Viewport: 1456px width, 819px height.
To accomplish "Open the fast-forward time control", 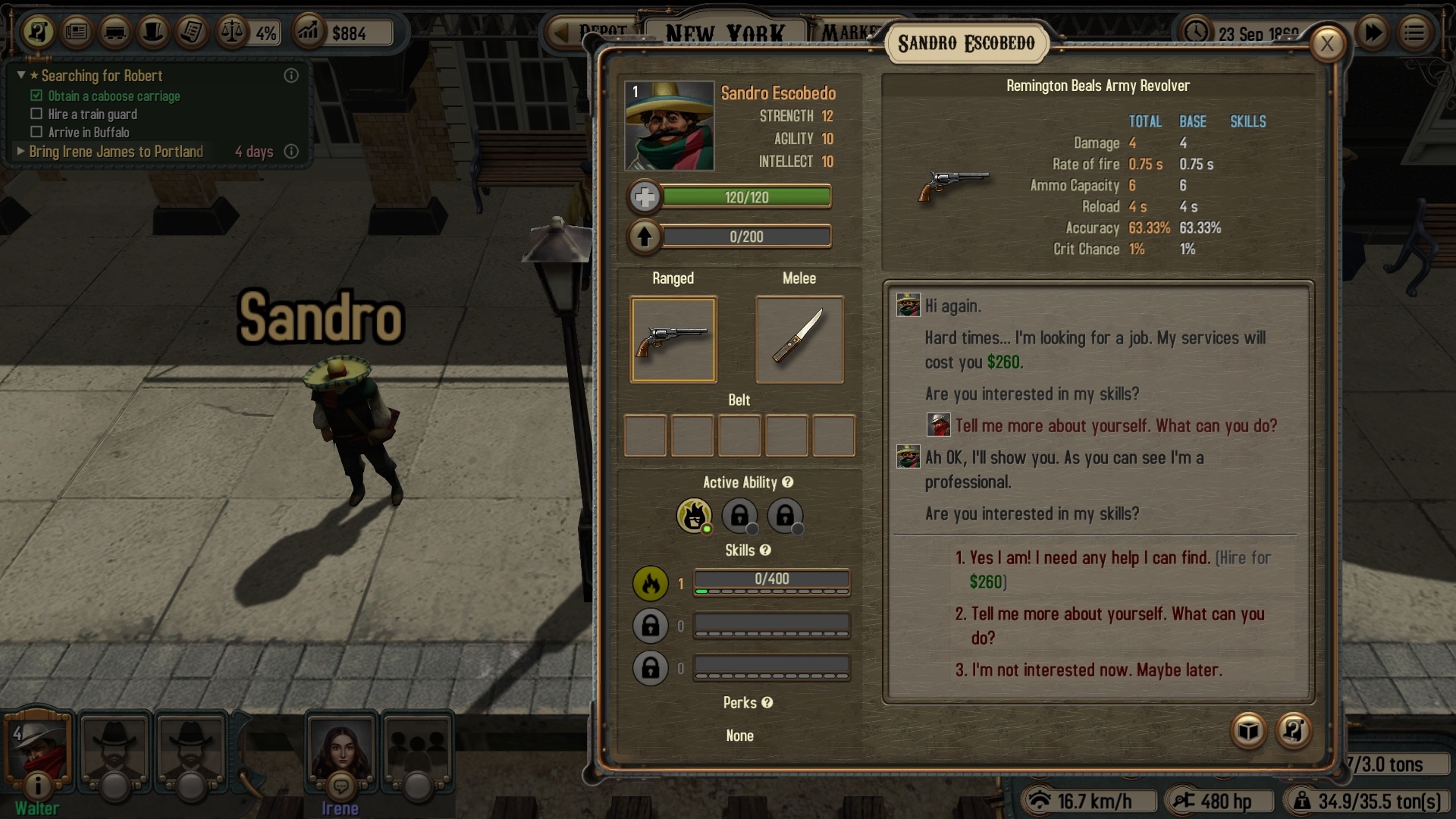I will click(1373, 33).
